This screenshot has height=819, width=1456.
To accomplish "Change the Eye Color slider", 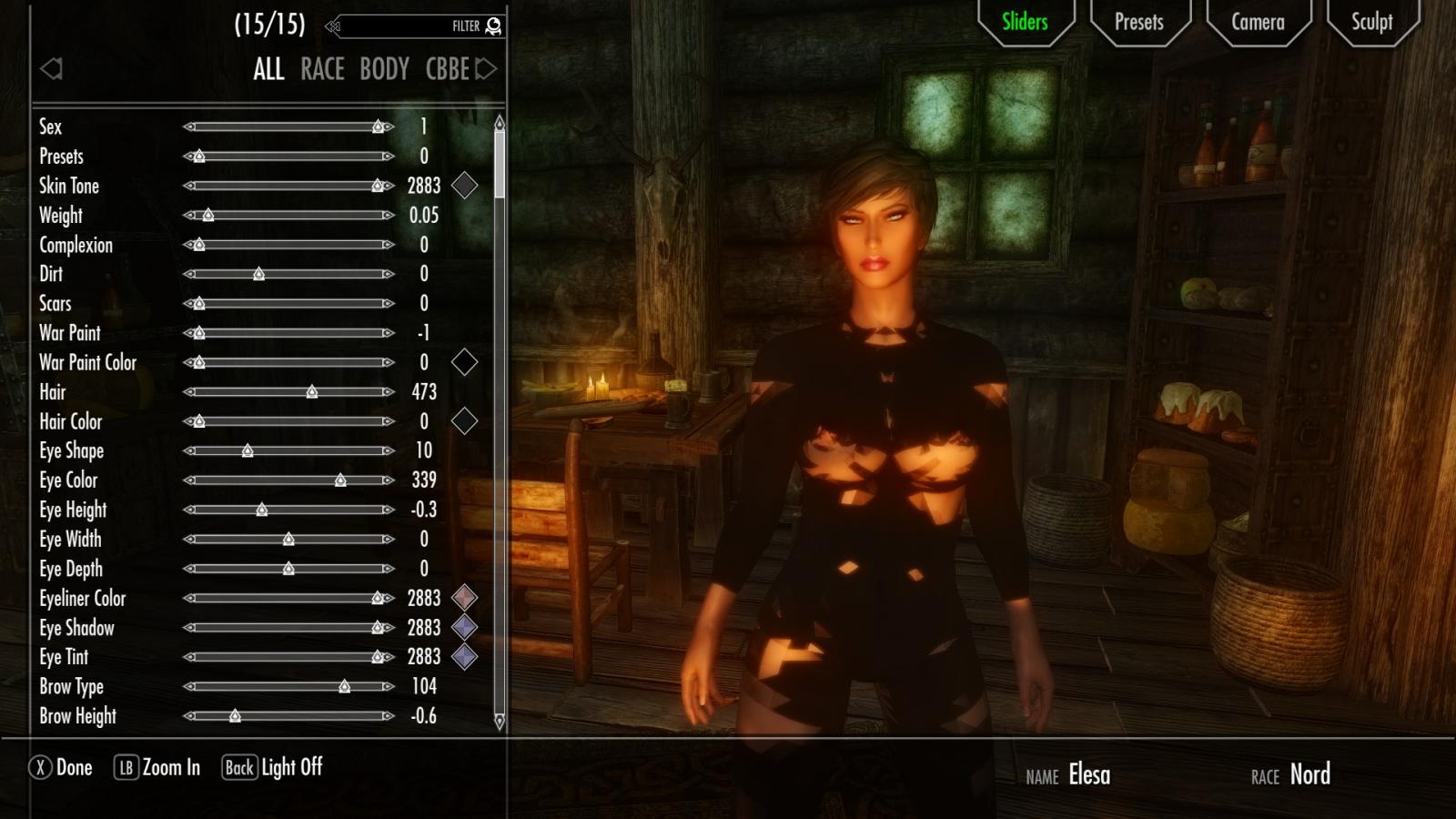I will pyautogui.click(x=340, y=480).
